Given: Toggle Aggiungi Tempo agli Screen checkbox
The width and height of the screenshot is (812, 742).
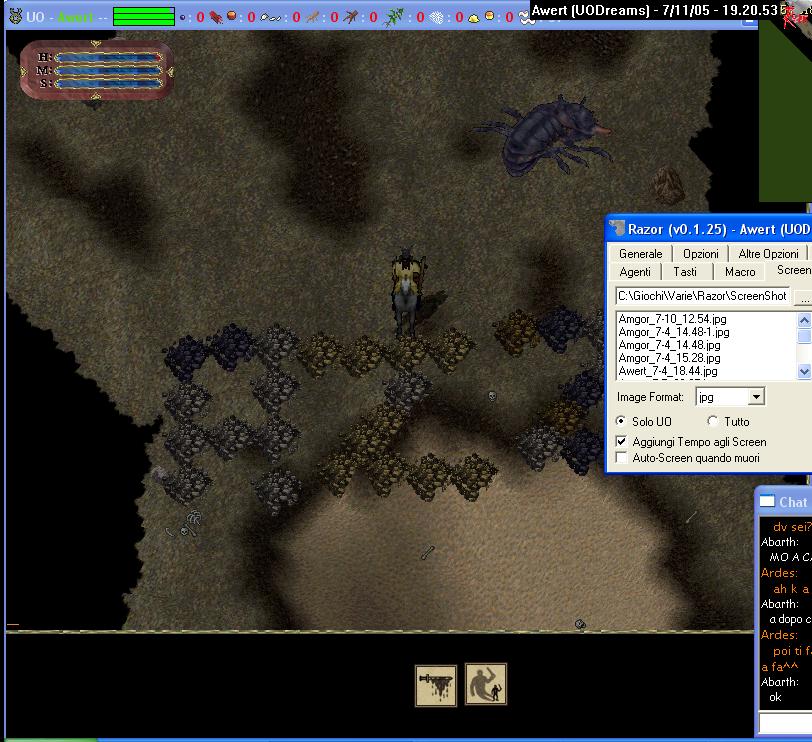Looking at the screenshot, I should [x=622, y=442].
